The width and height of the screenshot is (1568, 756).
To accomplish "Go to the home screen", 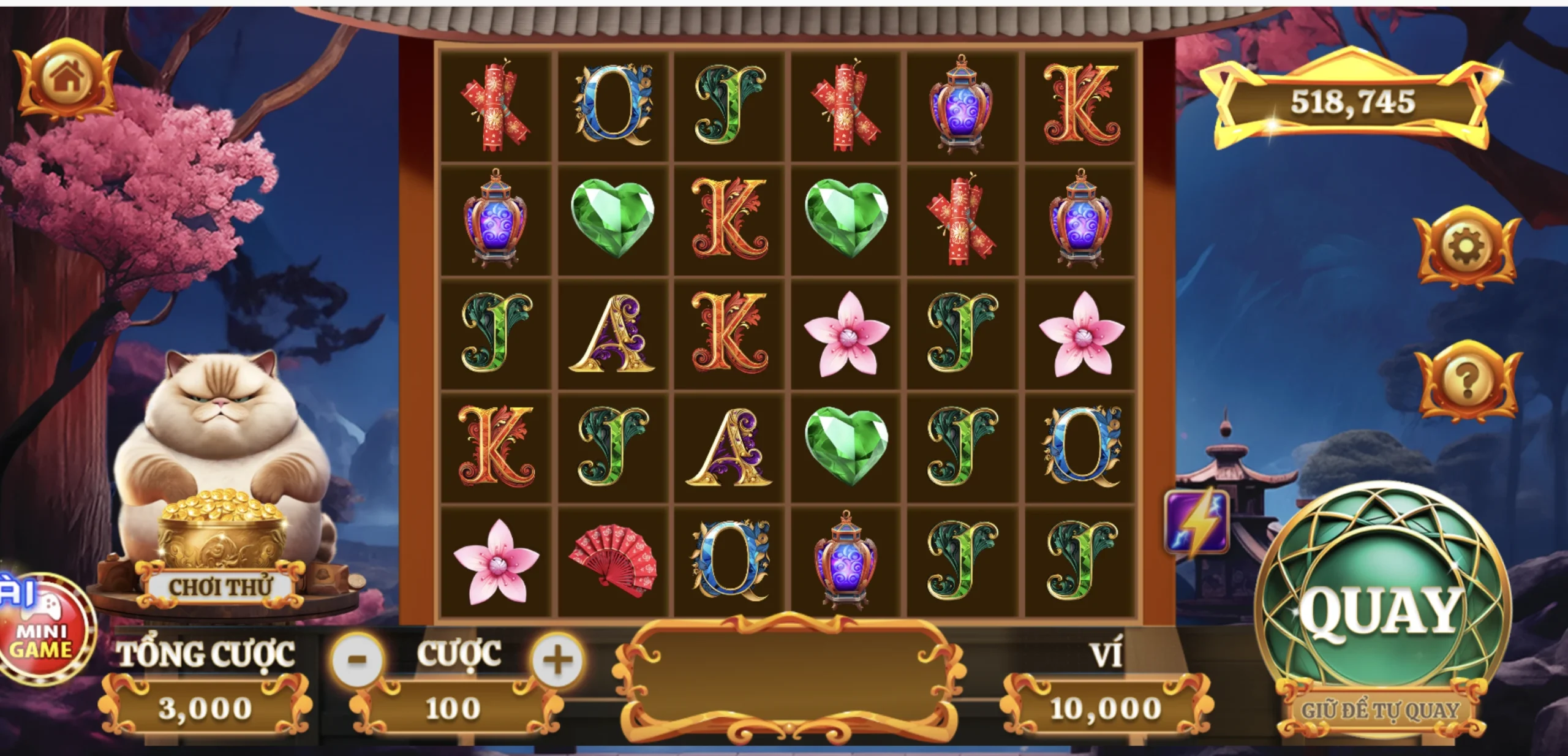I will (x=66, y=78).
